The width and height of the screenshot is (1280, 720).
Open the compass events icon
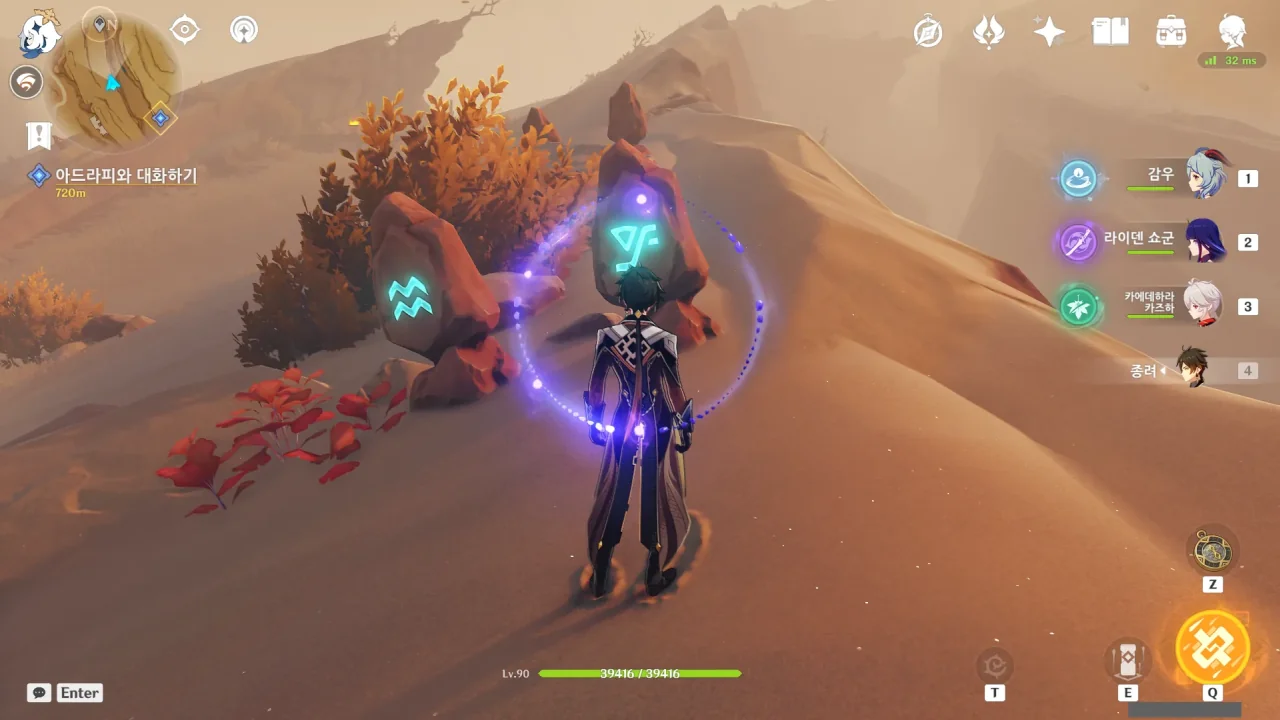pos(928,32)
